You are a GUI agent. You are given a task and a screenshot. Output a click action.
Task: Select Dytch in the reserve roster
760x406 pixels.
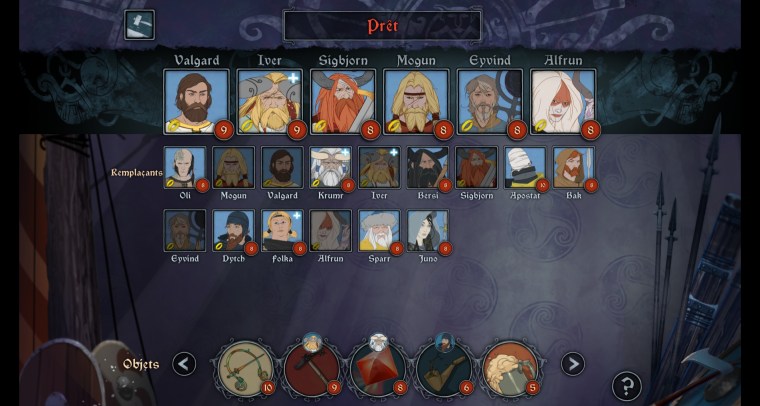coord(233,230)
